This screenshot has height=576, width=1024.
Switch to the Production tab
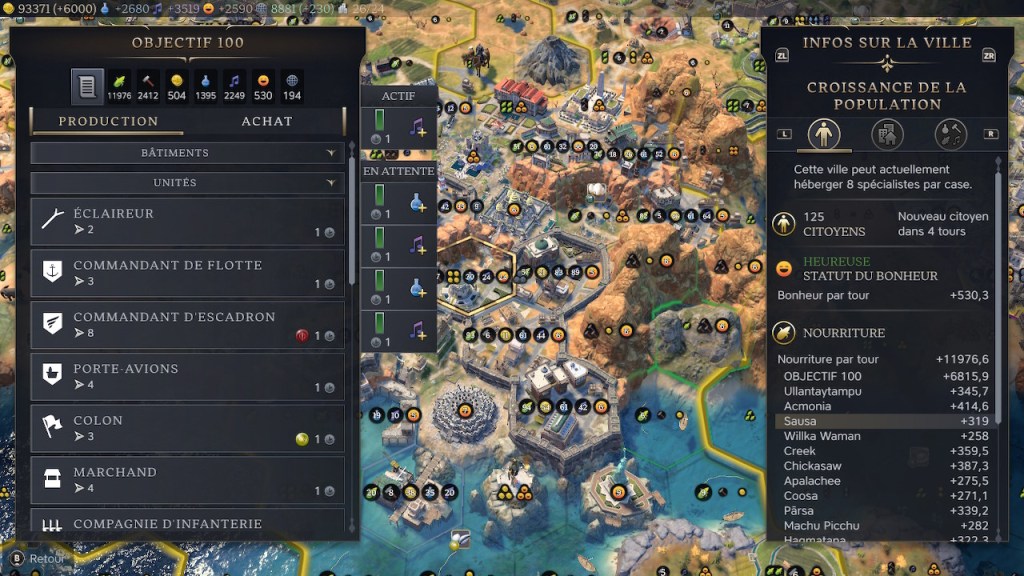pos(108,121)
